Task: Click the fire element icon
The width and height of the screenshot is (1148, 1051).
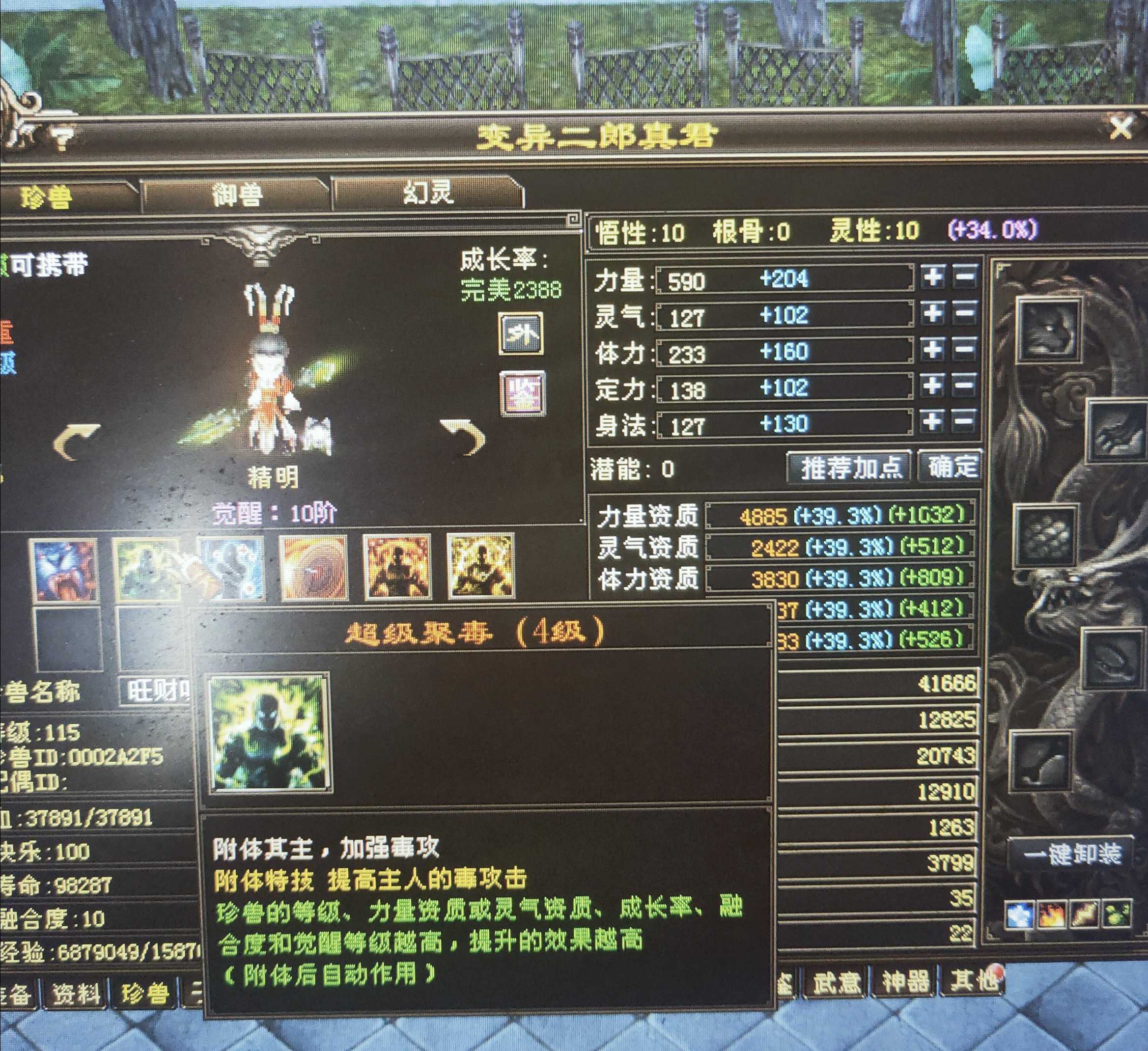Action: pos(1051,914)
